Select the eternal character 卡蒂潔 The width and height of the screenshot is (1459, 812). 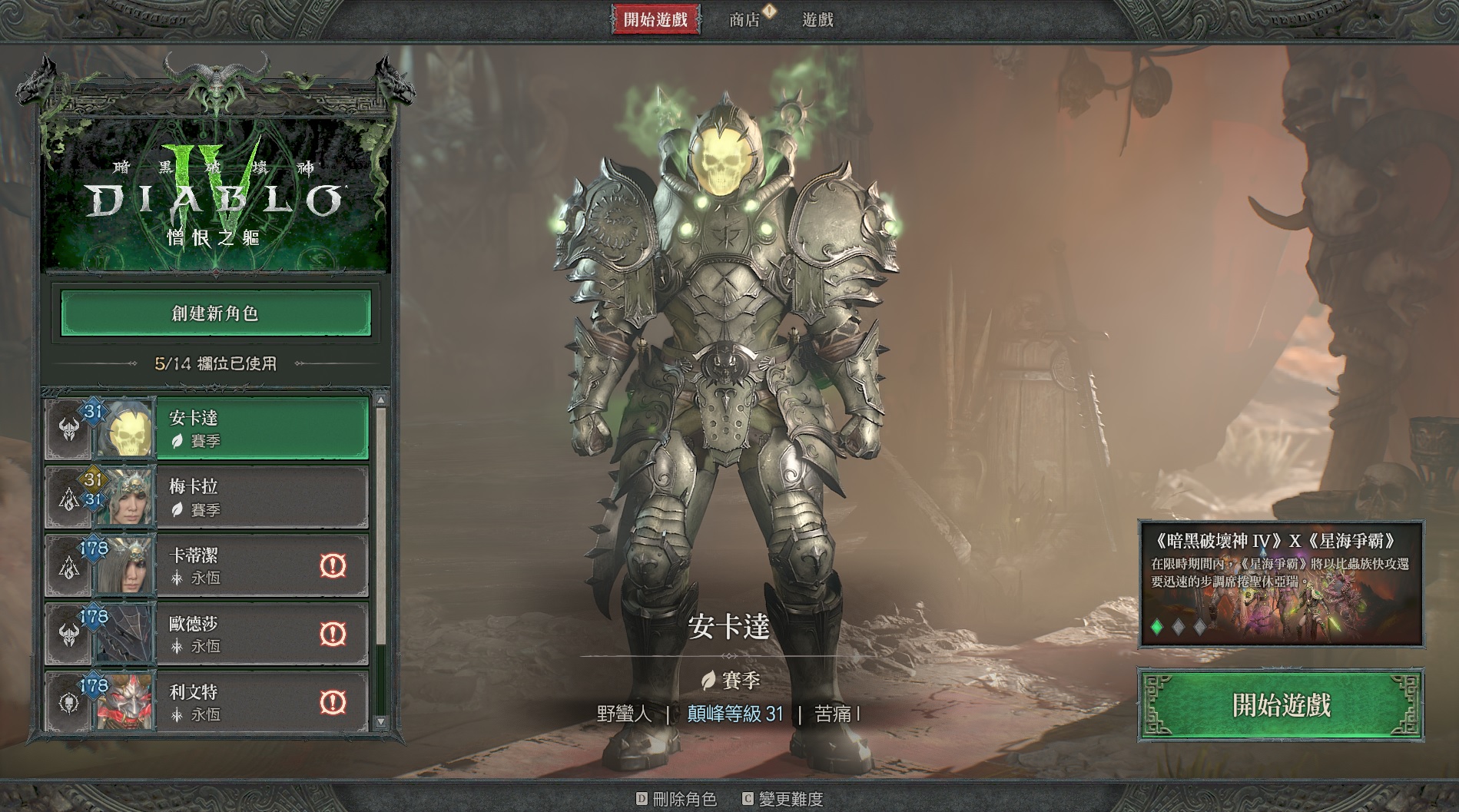[x=238, y=565]
